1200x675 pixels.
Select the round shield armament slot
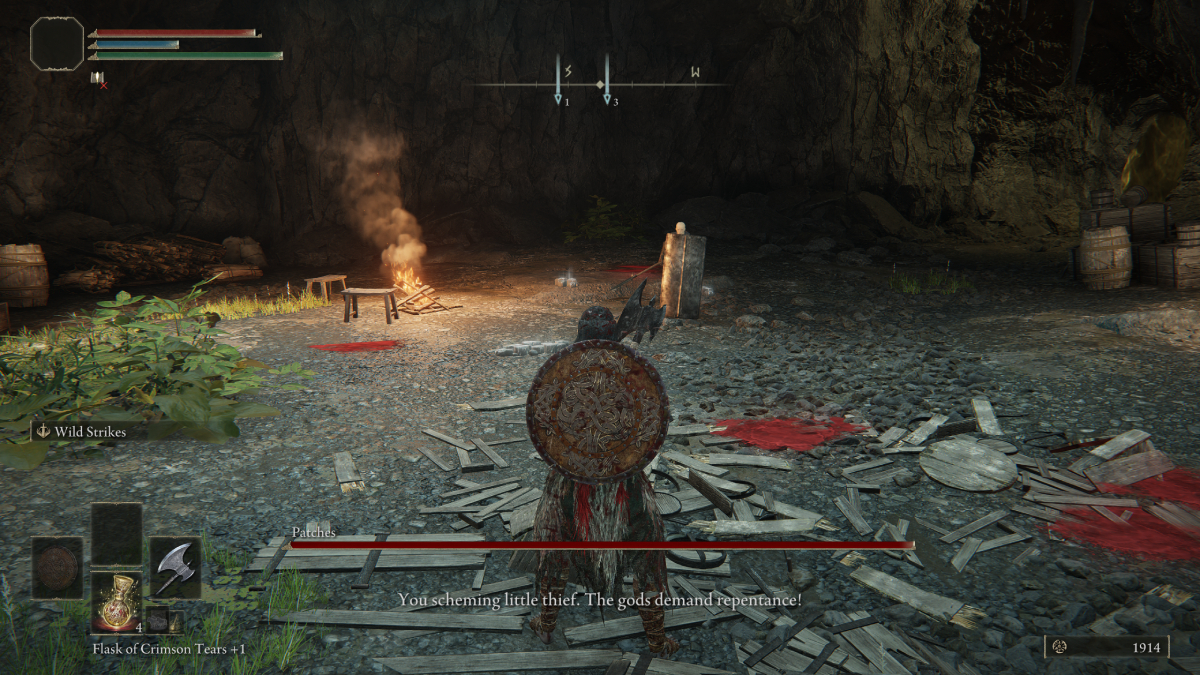pos(56,567)
